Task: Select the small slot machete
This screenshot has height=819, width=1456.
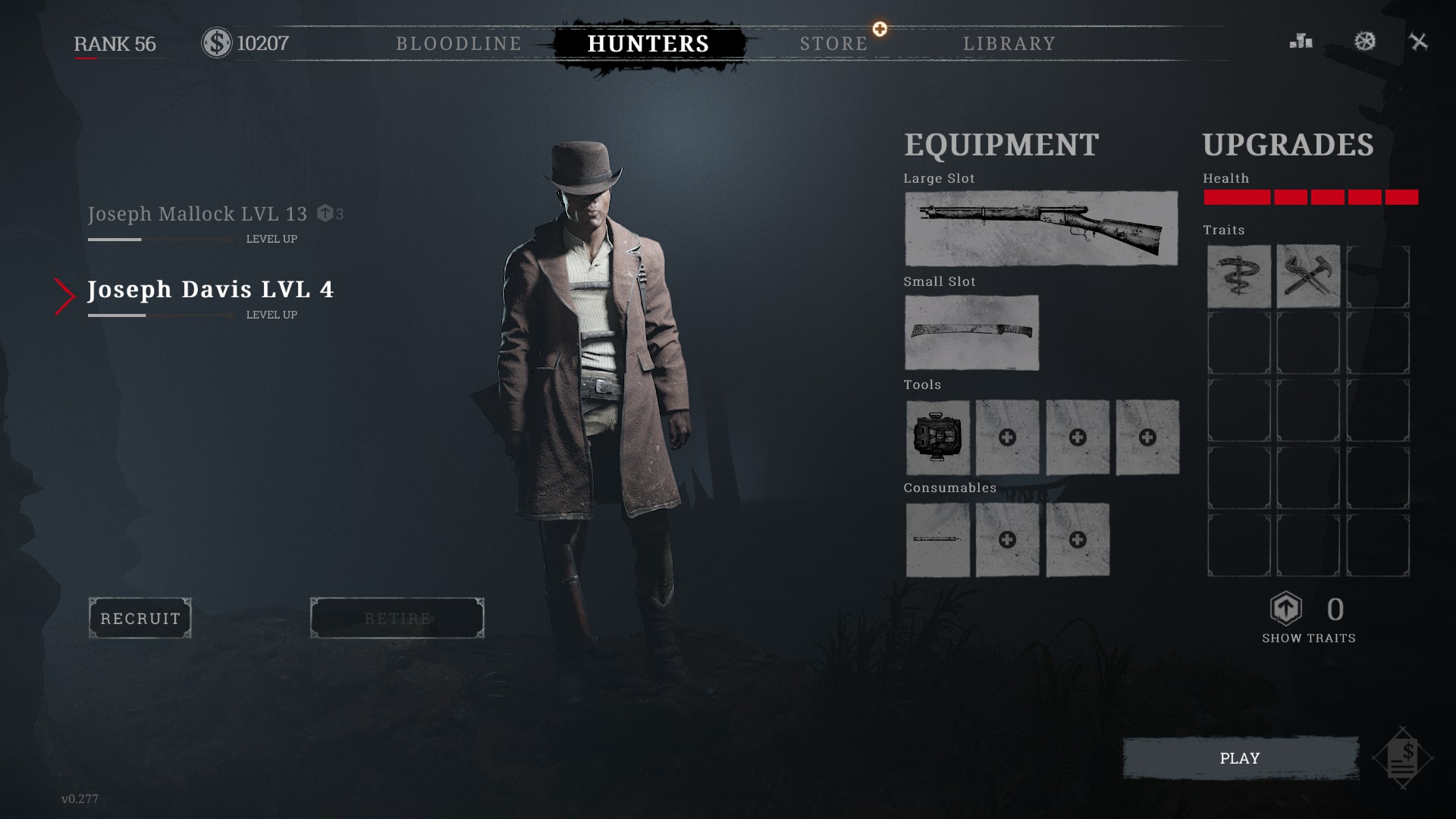Action: pos(971,332)
